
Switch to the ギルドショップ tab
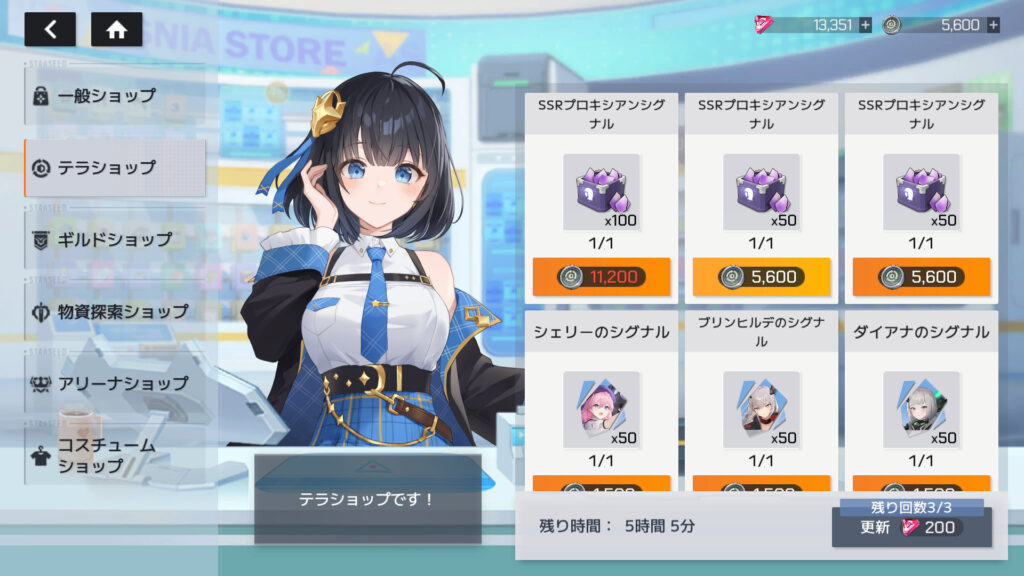coord(114,240)
